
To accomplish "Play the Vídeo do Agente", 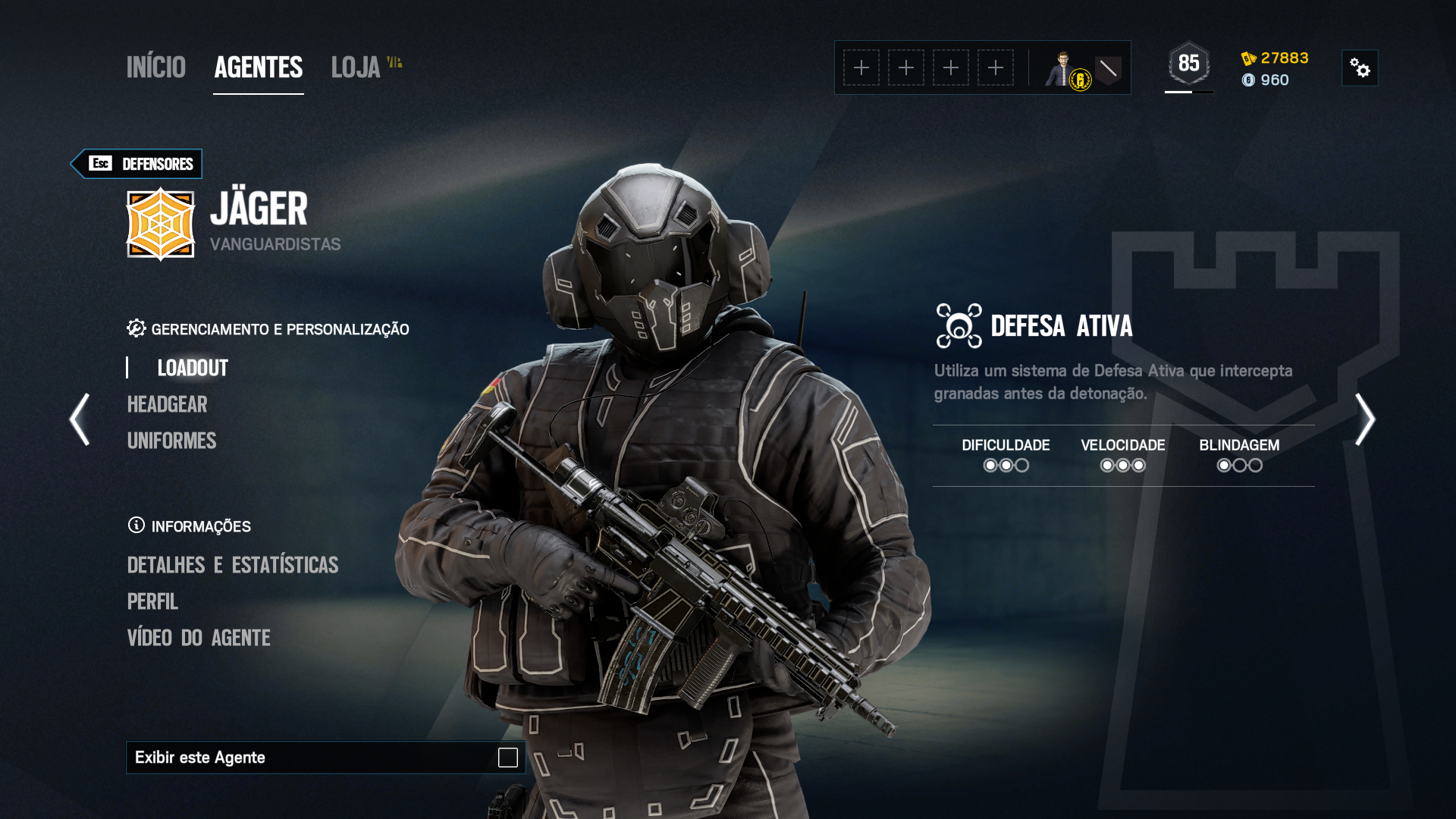I will (x=199, y=638).
